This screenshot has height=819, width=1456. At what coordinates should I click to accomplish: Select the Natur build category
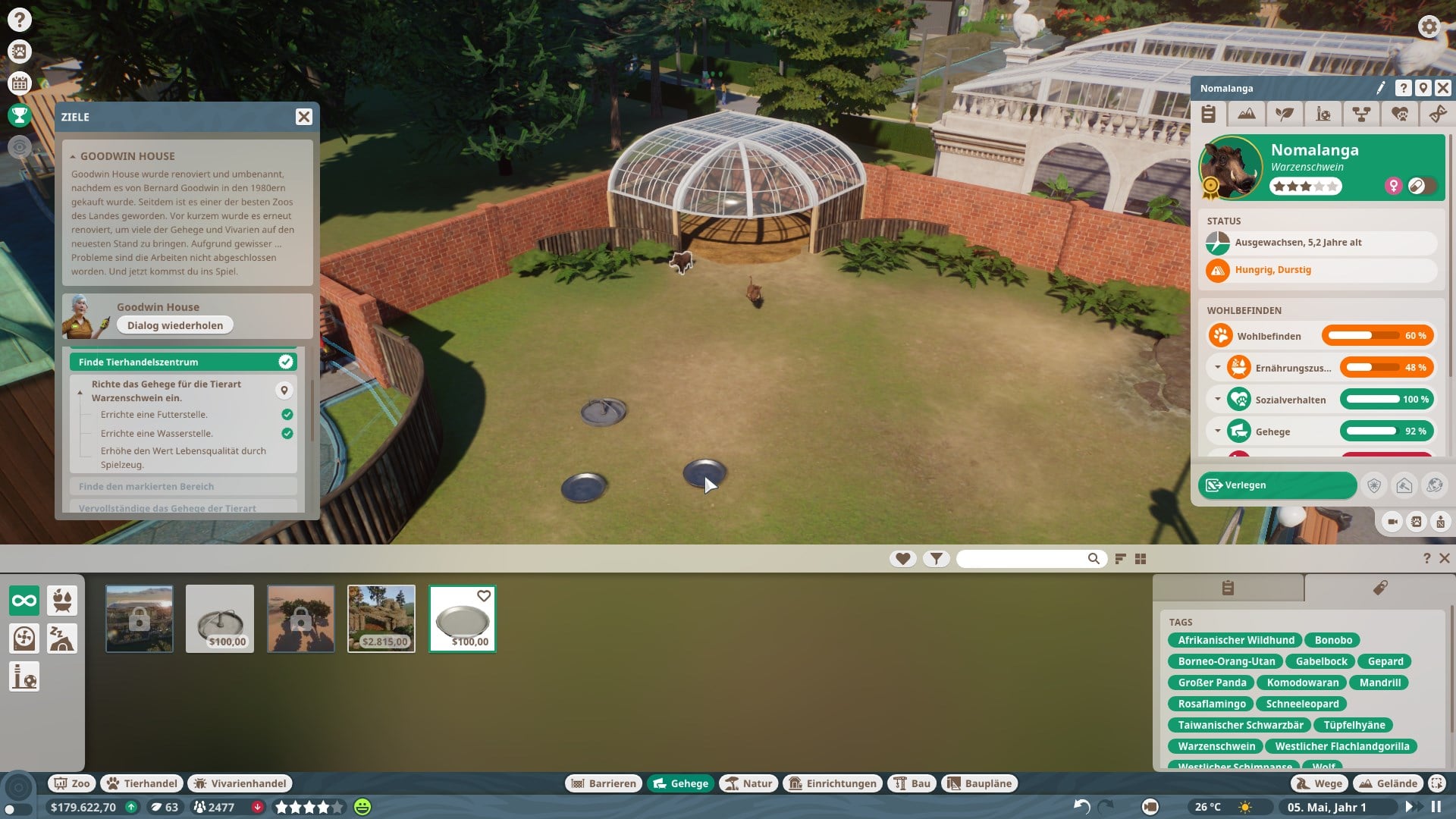[x=748, y=783]
